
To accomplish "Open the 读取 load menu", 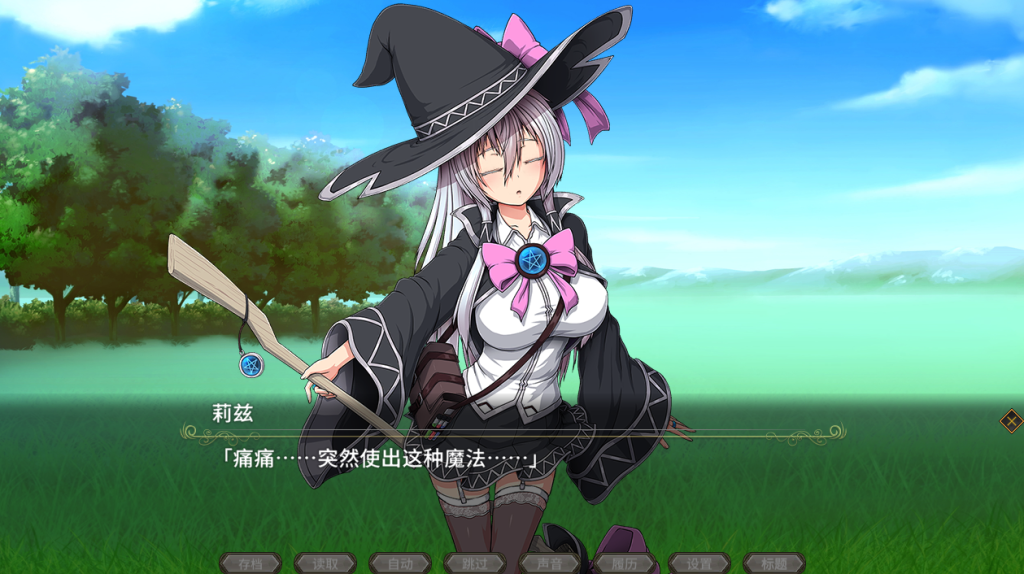I will (325, 564).
